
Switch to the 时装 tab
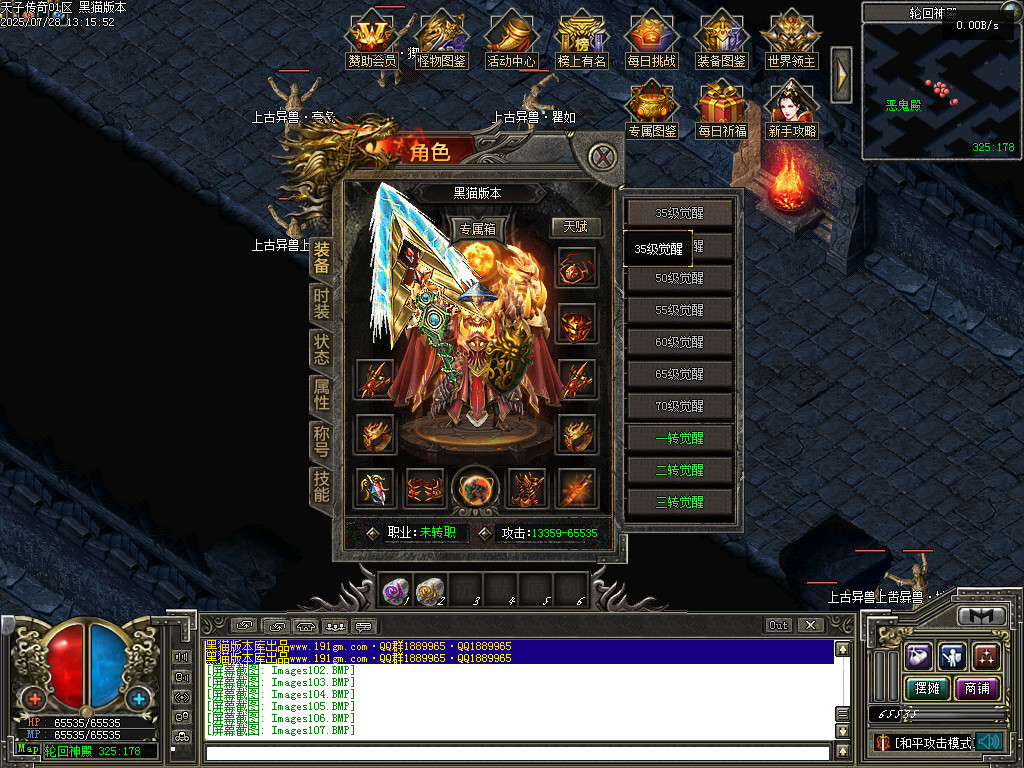coord(321,303)
